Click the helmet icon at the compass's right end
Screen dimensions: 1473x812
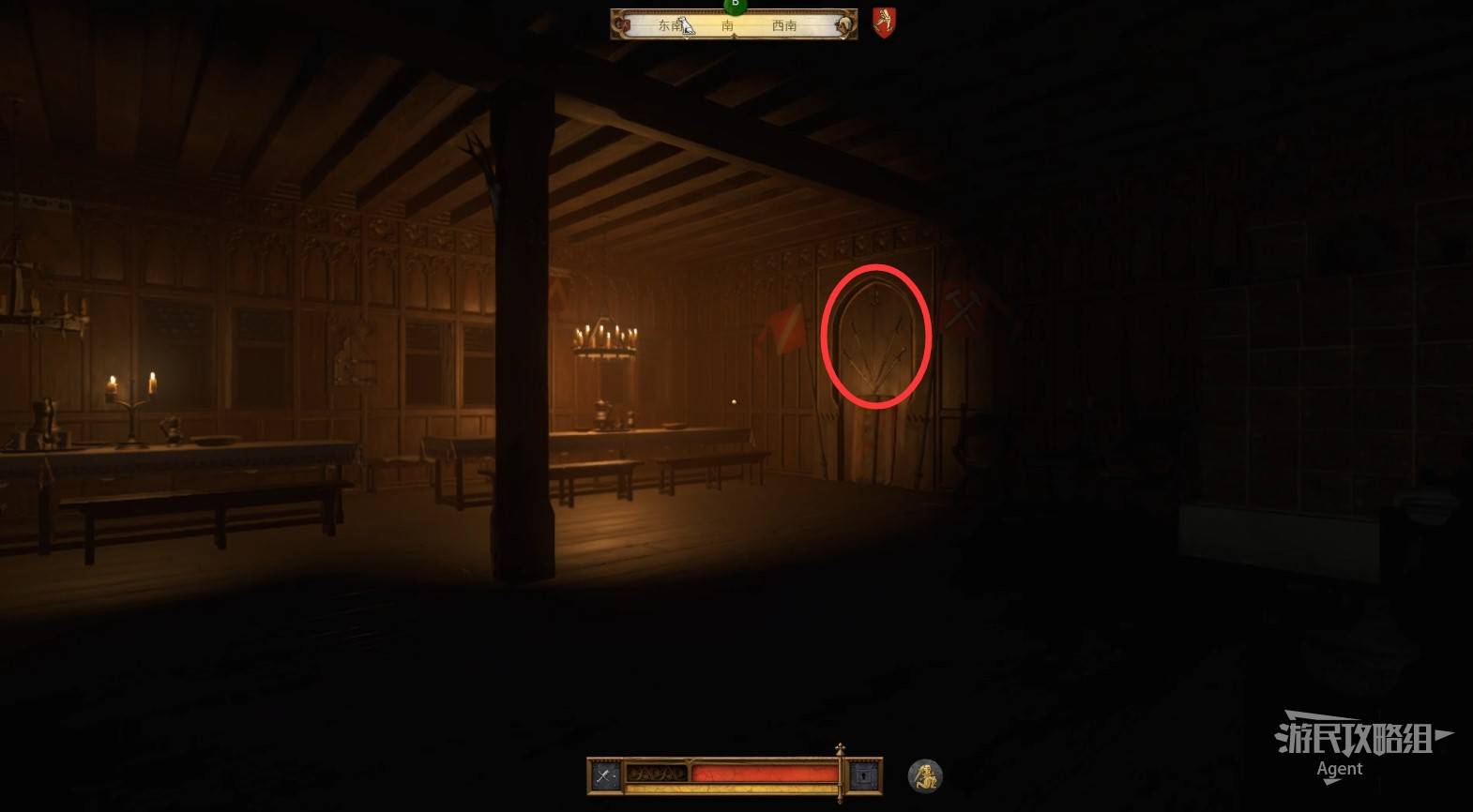[x=844, y=25]
